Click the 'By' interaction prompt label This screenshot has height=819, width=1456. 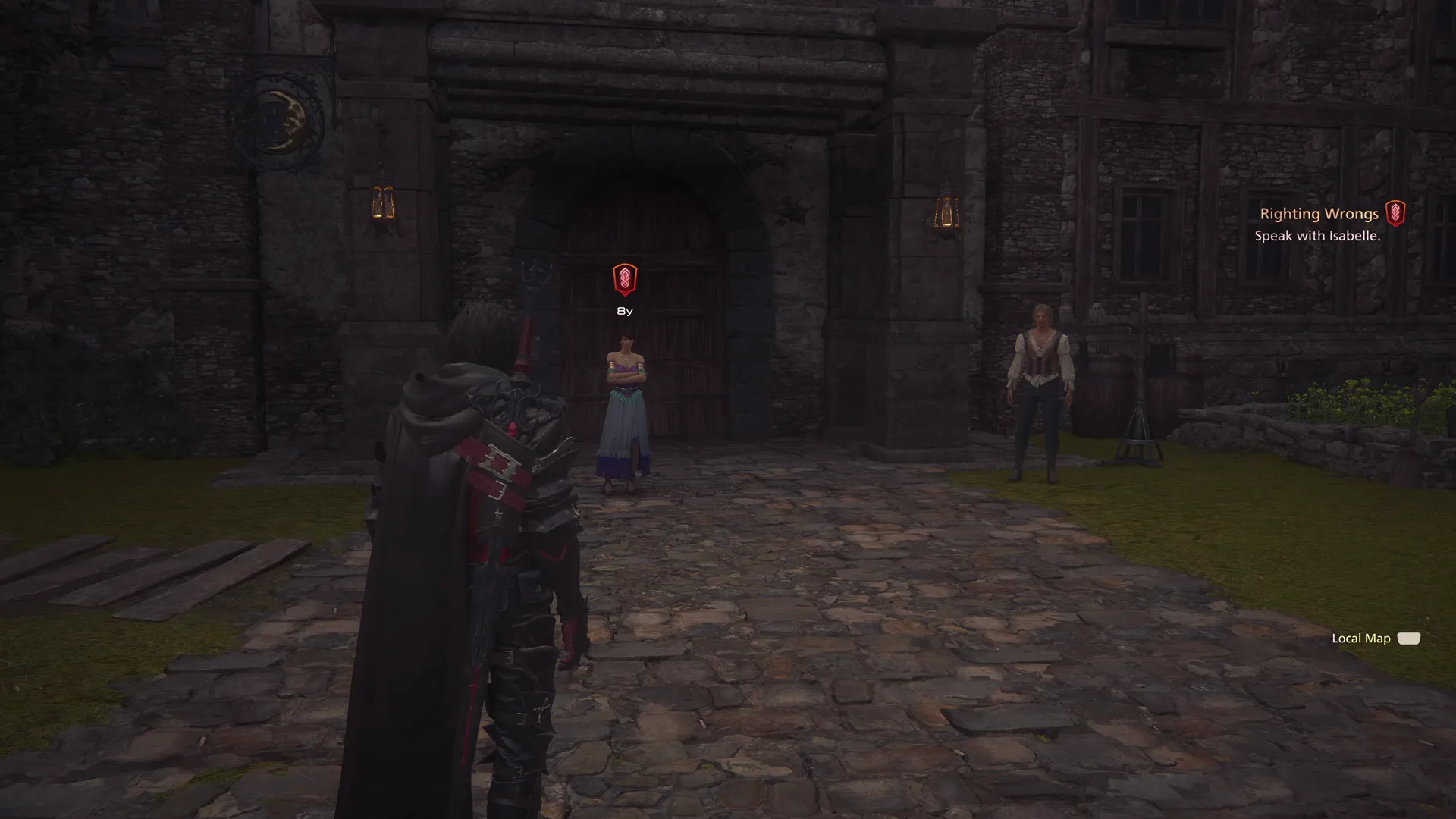[x=624, y=310]
